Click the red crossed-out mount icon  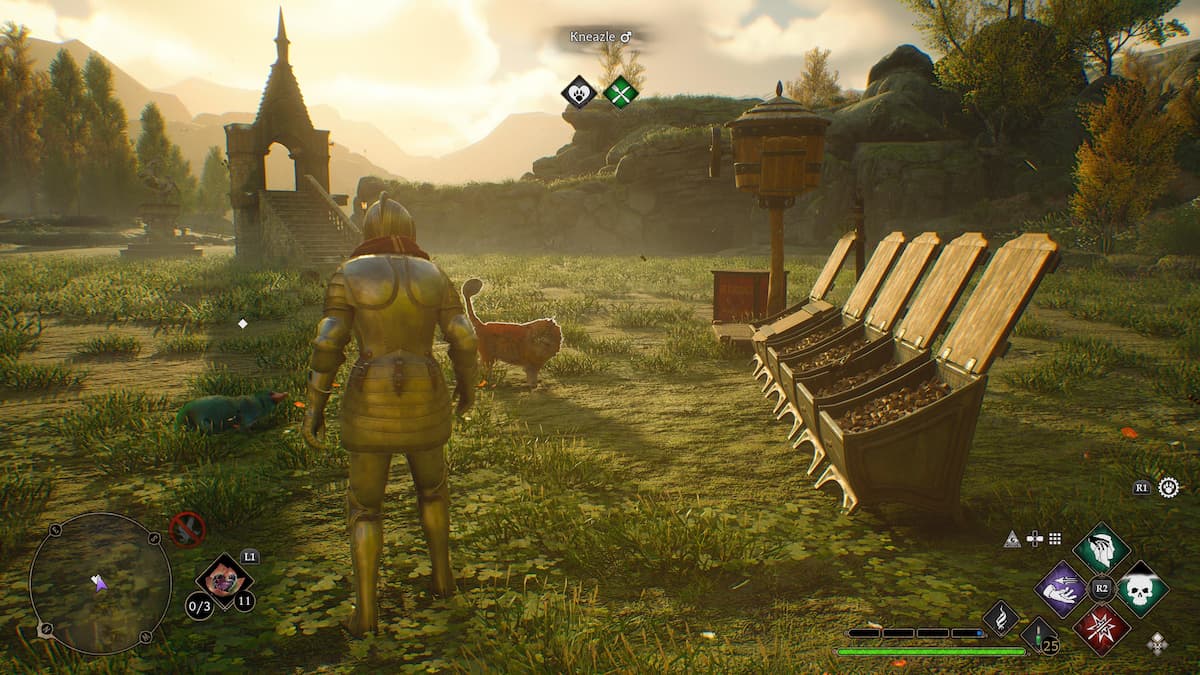[187, 528]
